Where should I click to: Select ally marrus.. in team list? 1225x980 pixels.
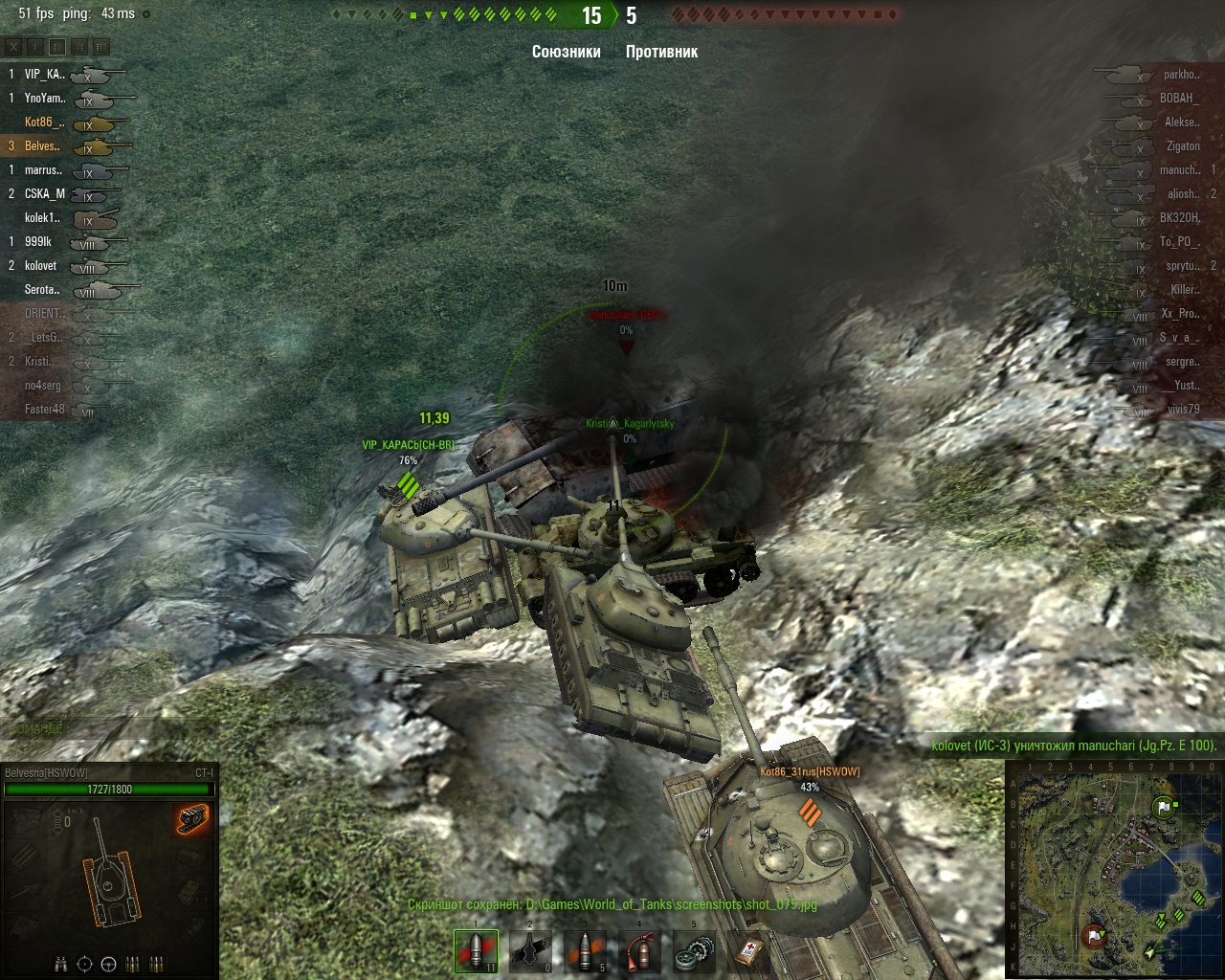pos(43,169)
